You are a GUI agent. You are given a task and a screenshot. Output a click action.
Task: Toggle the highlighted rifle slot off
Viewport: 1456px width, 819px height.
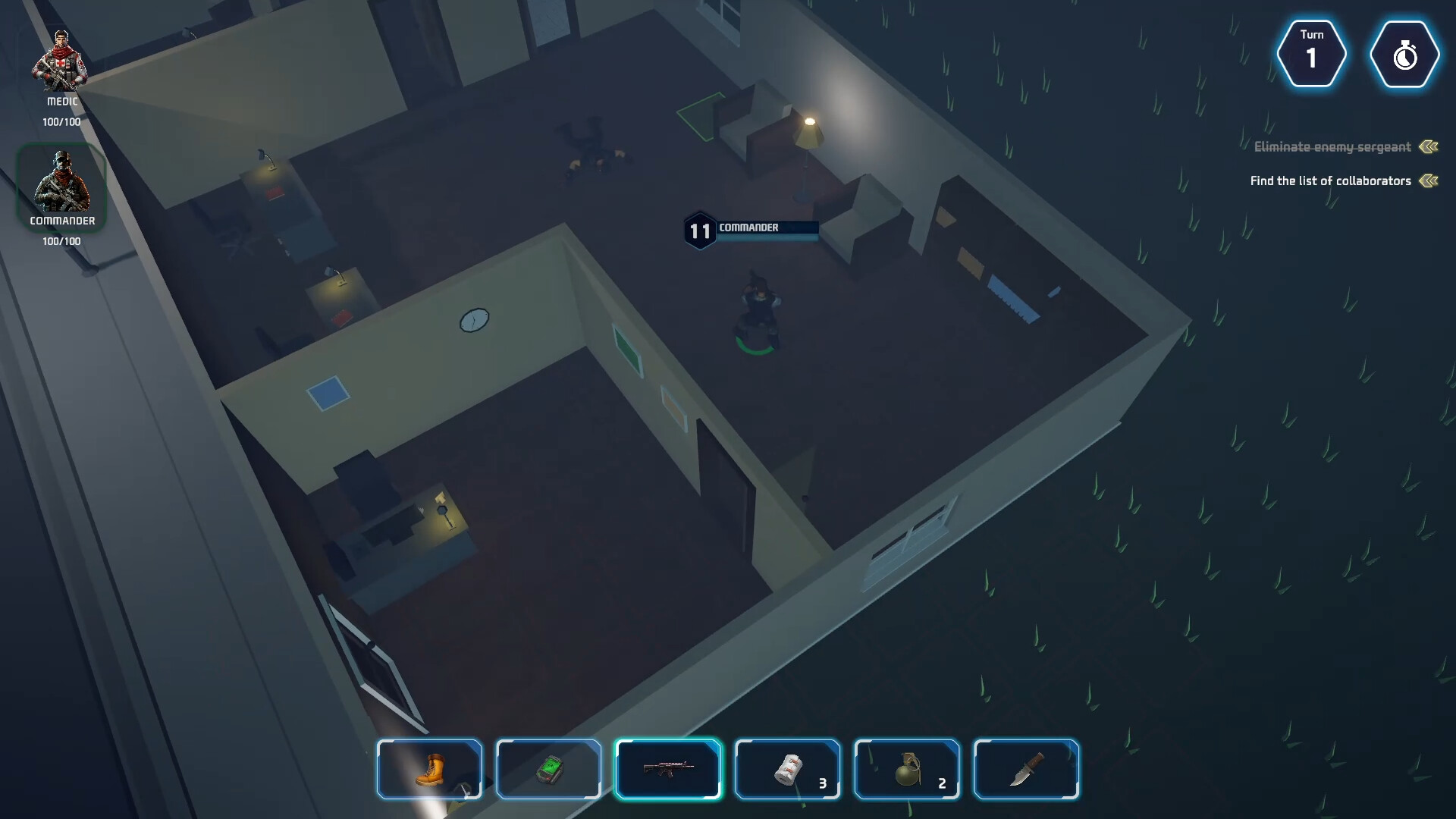tap(668, 769)
